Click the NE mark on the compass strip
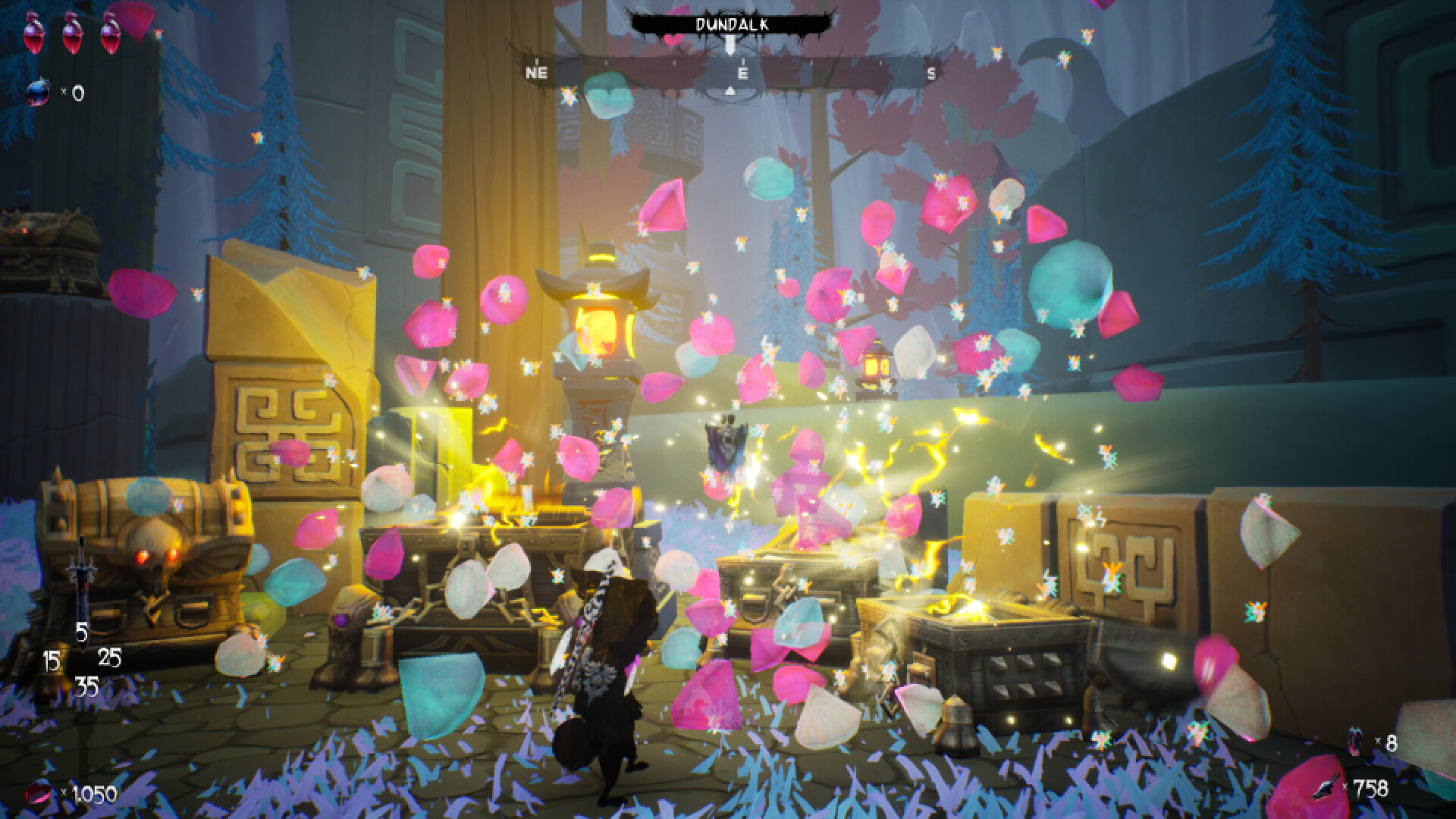 click(x=538, y=72)
